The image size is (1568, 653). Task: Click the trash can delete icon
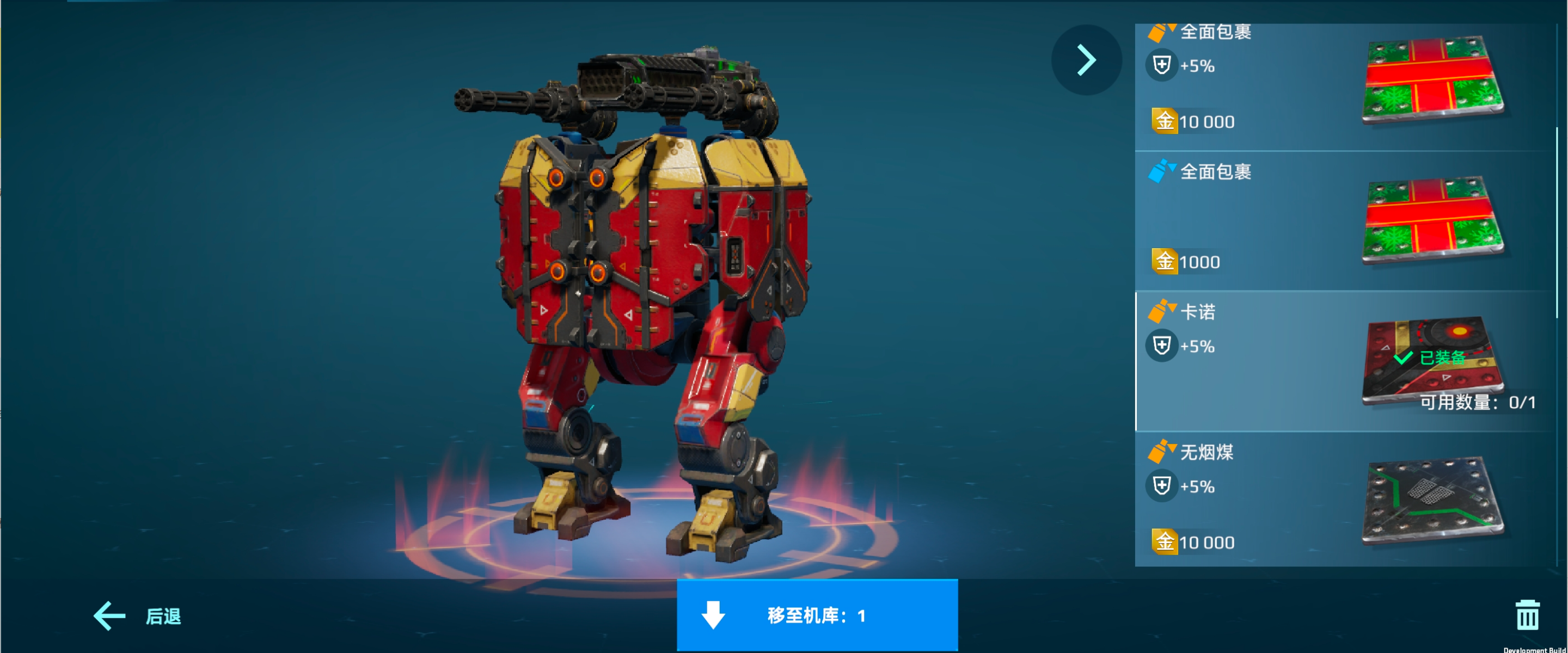coord(1527,615)
